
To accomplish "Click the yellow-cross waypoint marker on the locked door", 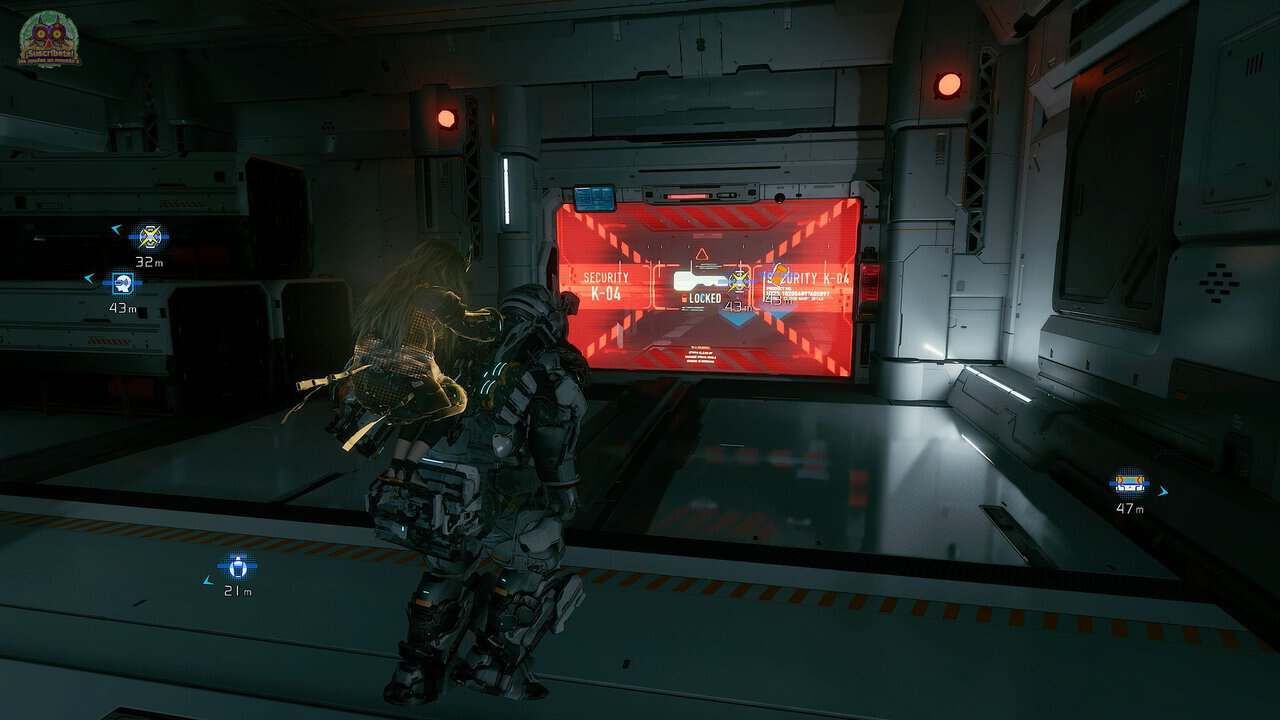I will point(739,280).
